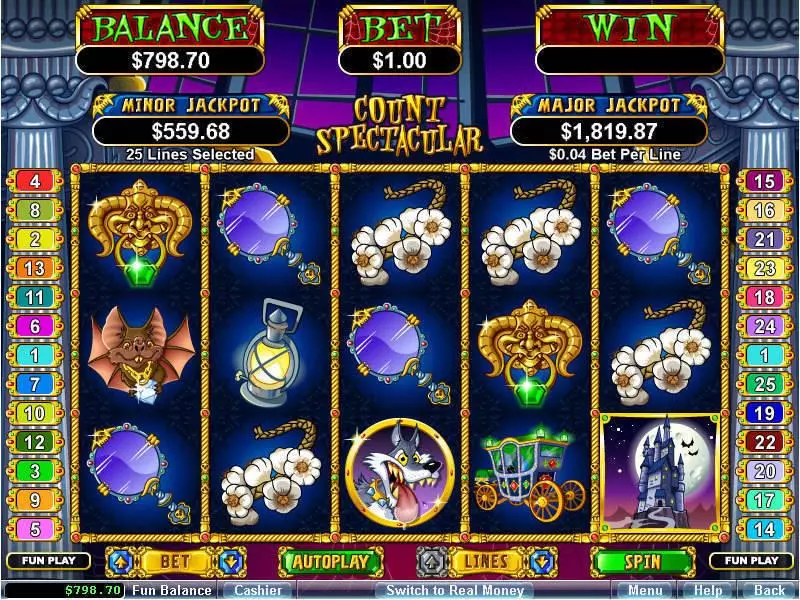Decrease the bet with the down arrow
The height and width of the screenshot is (600, 800).
[229, 562]
